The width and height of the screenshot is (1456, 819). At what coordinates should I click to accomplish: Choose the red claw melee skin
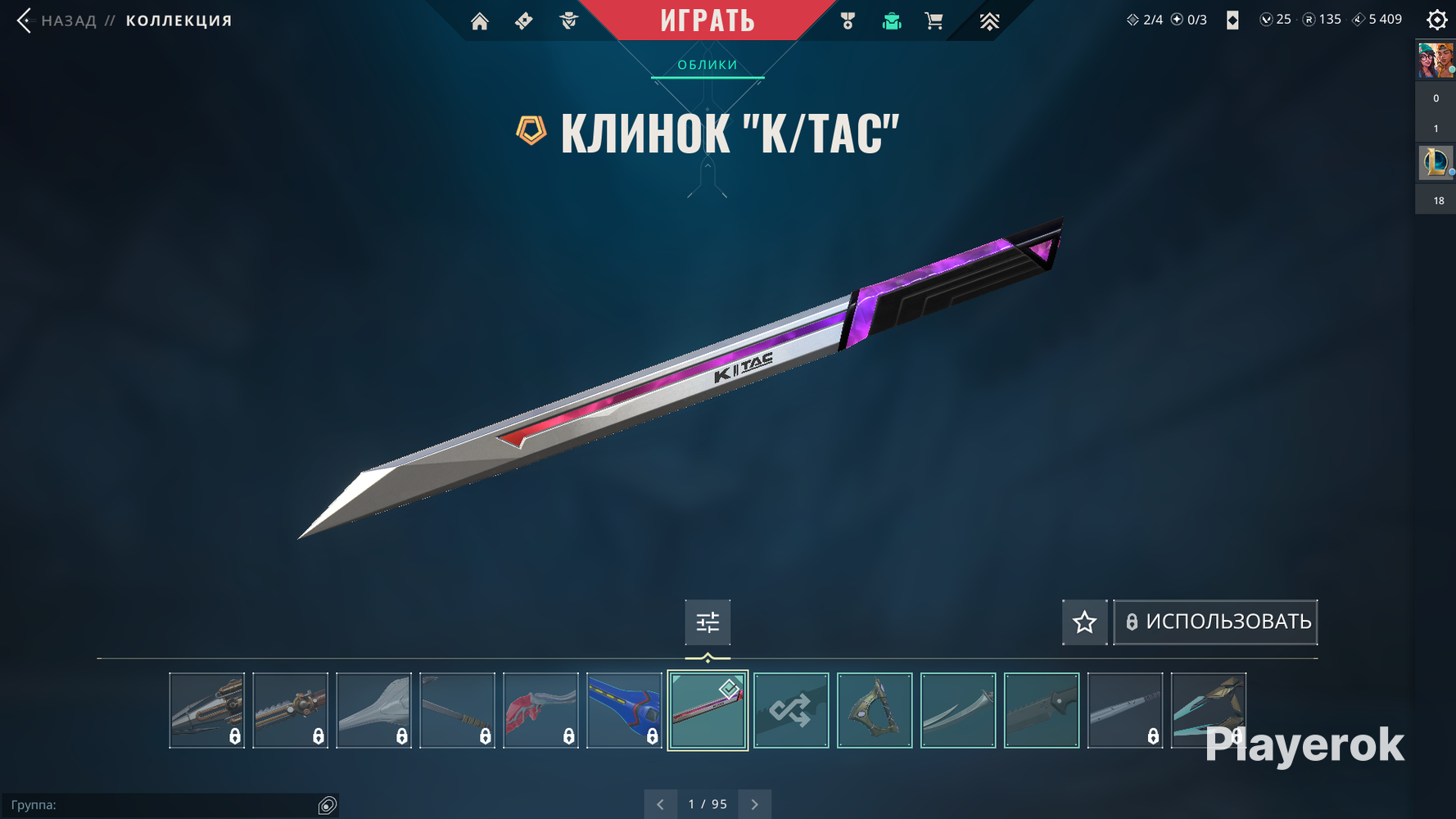tap(540, 710)
